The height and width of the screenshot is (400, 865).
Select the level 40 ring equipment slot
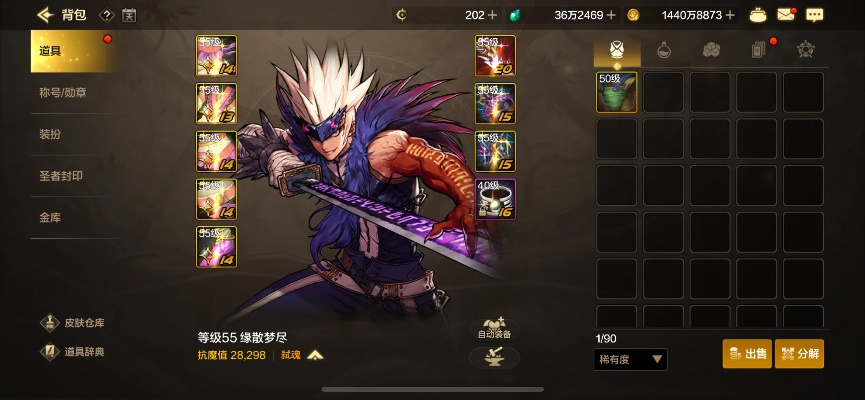click(x=495, y=199)
